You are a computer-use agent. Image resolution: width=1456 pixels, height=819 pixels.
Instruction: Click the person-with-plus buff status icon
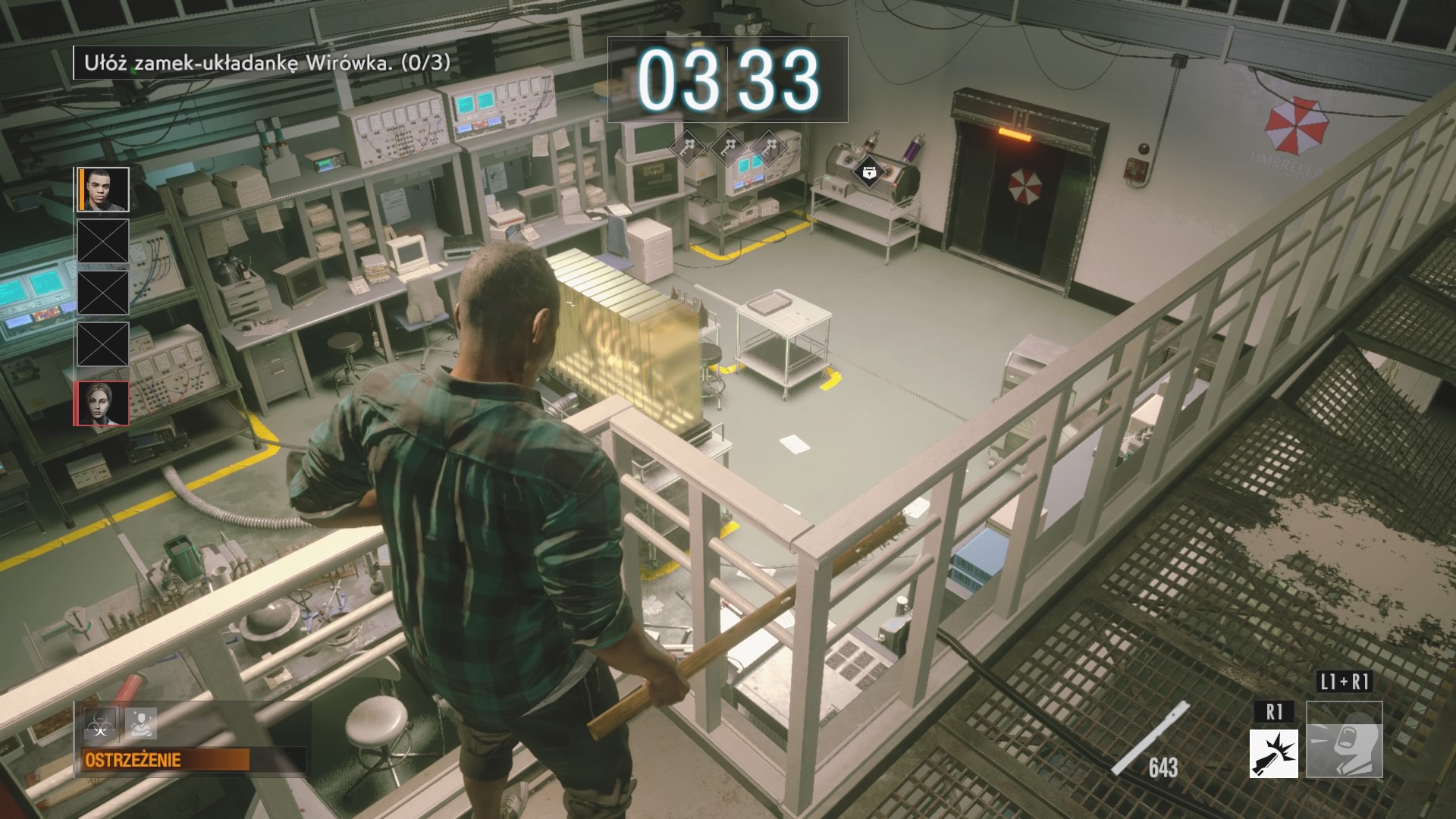tap(141, 724)
